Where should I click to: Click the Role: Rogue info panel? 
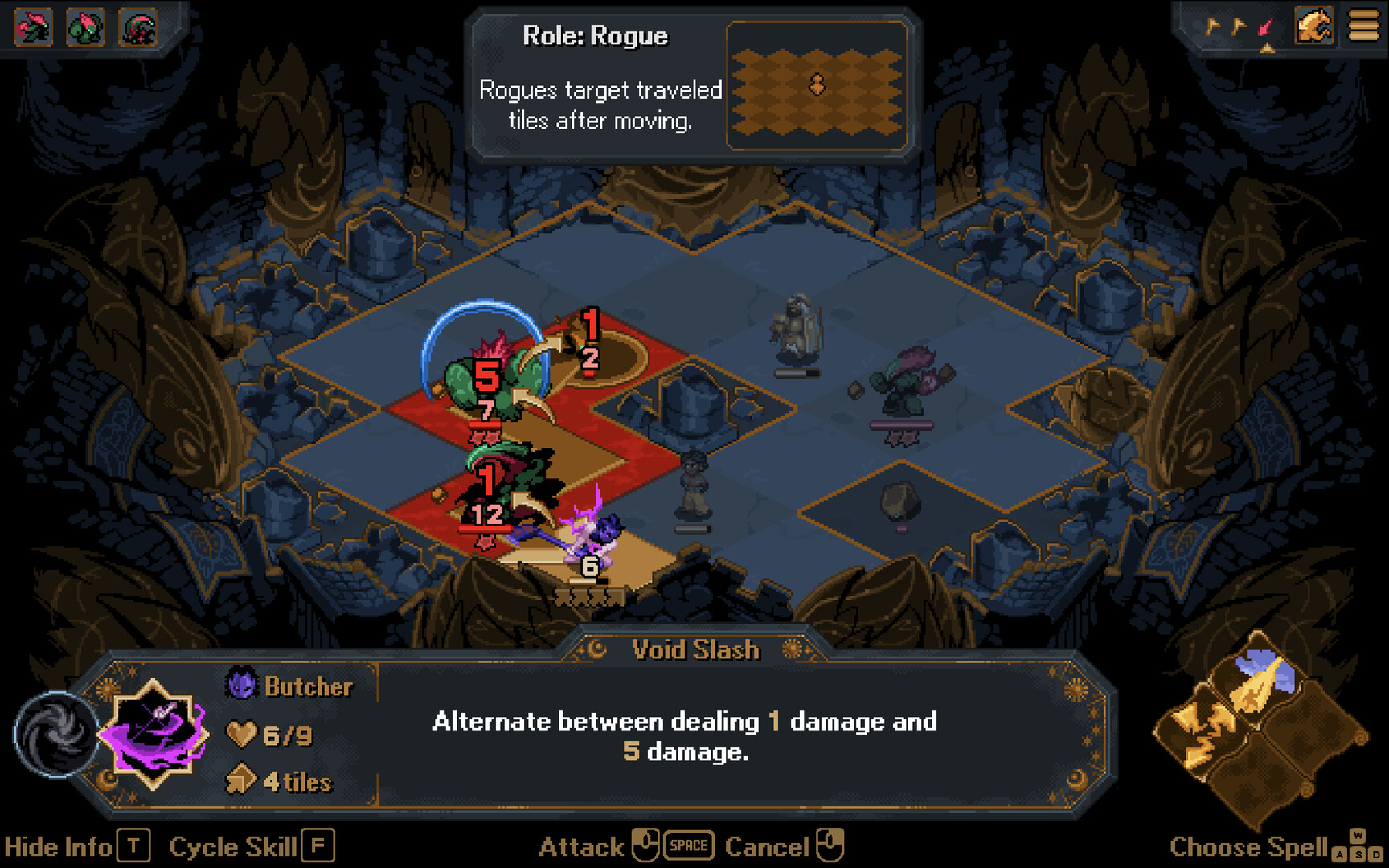[691, 84]
